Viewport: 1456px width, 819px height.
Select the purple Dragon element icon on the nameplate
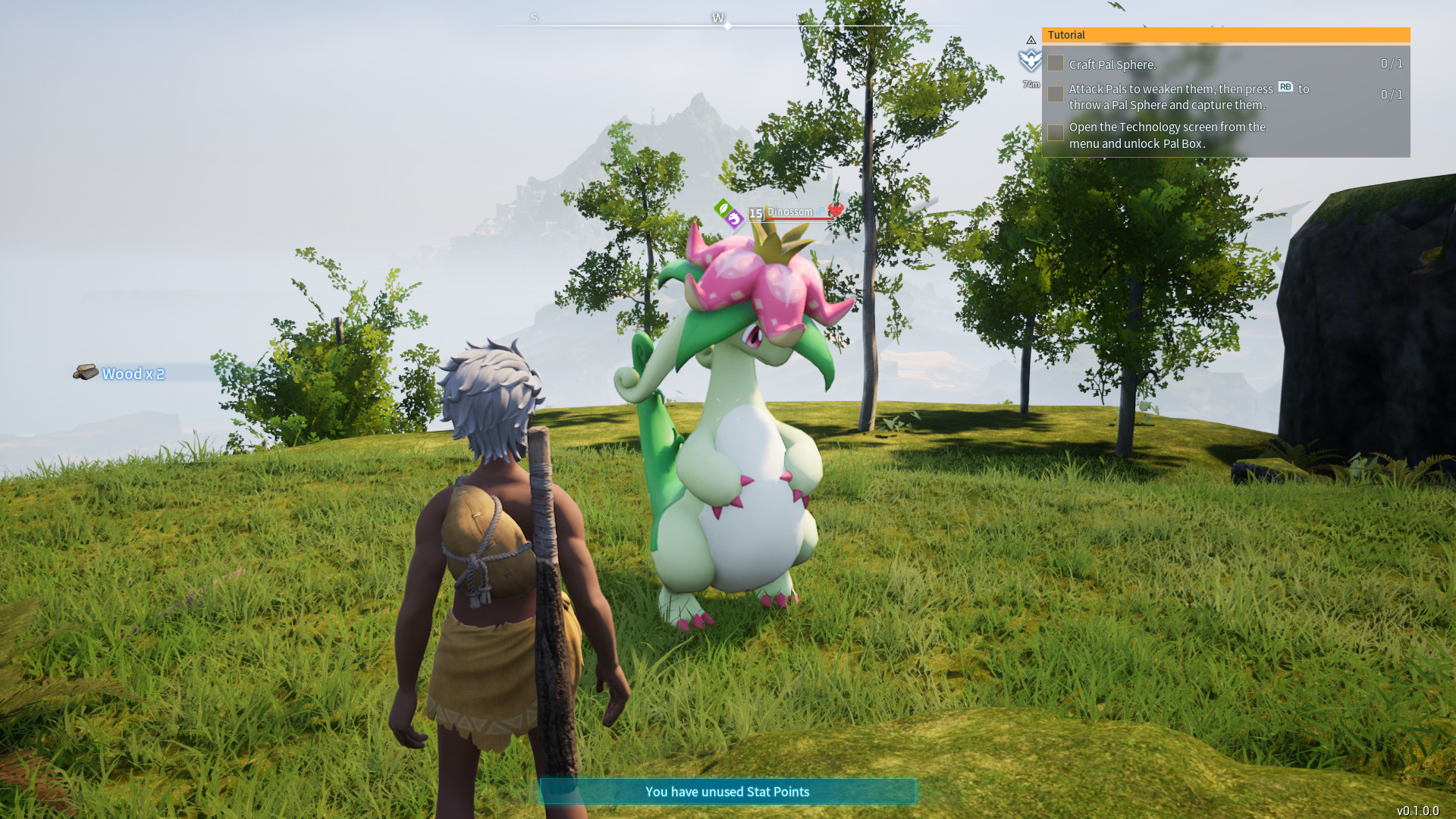pos(735,218)
